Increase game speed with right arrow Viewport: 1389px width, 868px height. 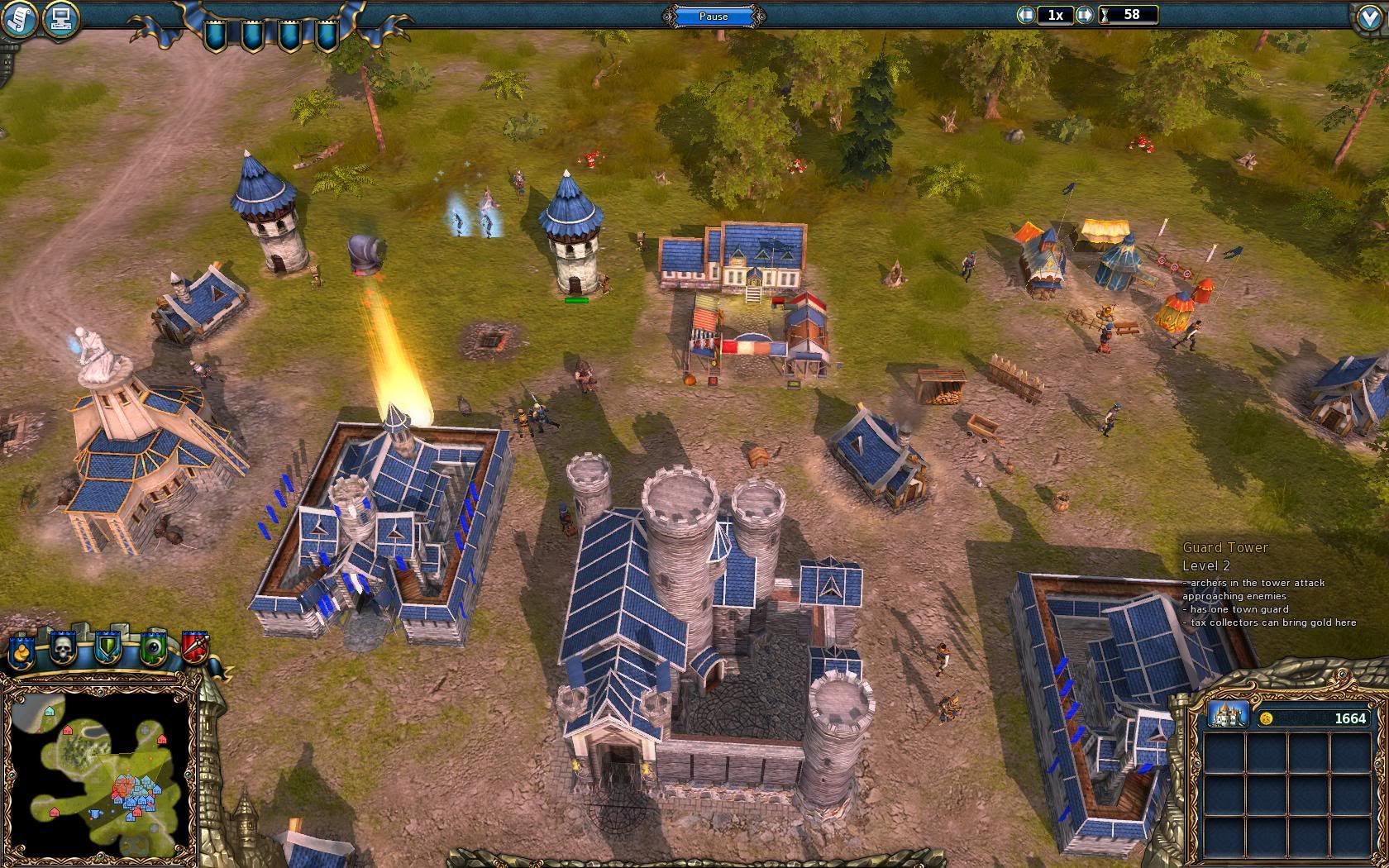pyautogui.click(x=1086, y=15)
